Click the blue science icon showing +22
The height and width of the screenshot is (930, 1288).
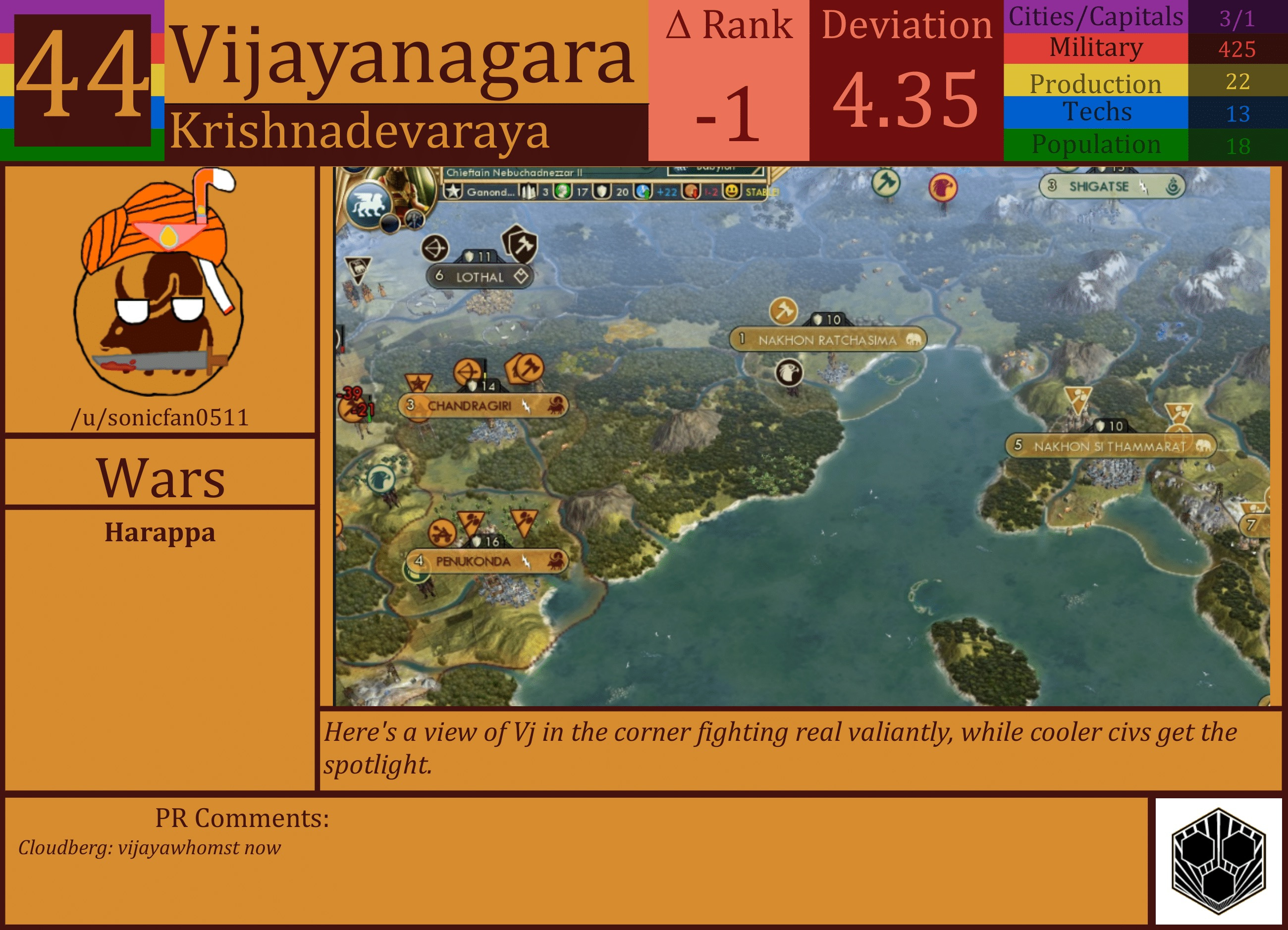click(644, 191)
